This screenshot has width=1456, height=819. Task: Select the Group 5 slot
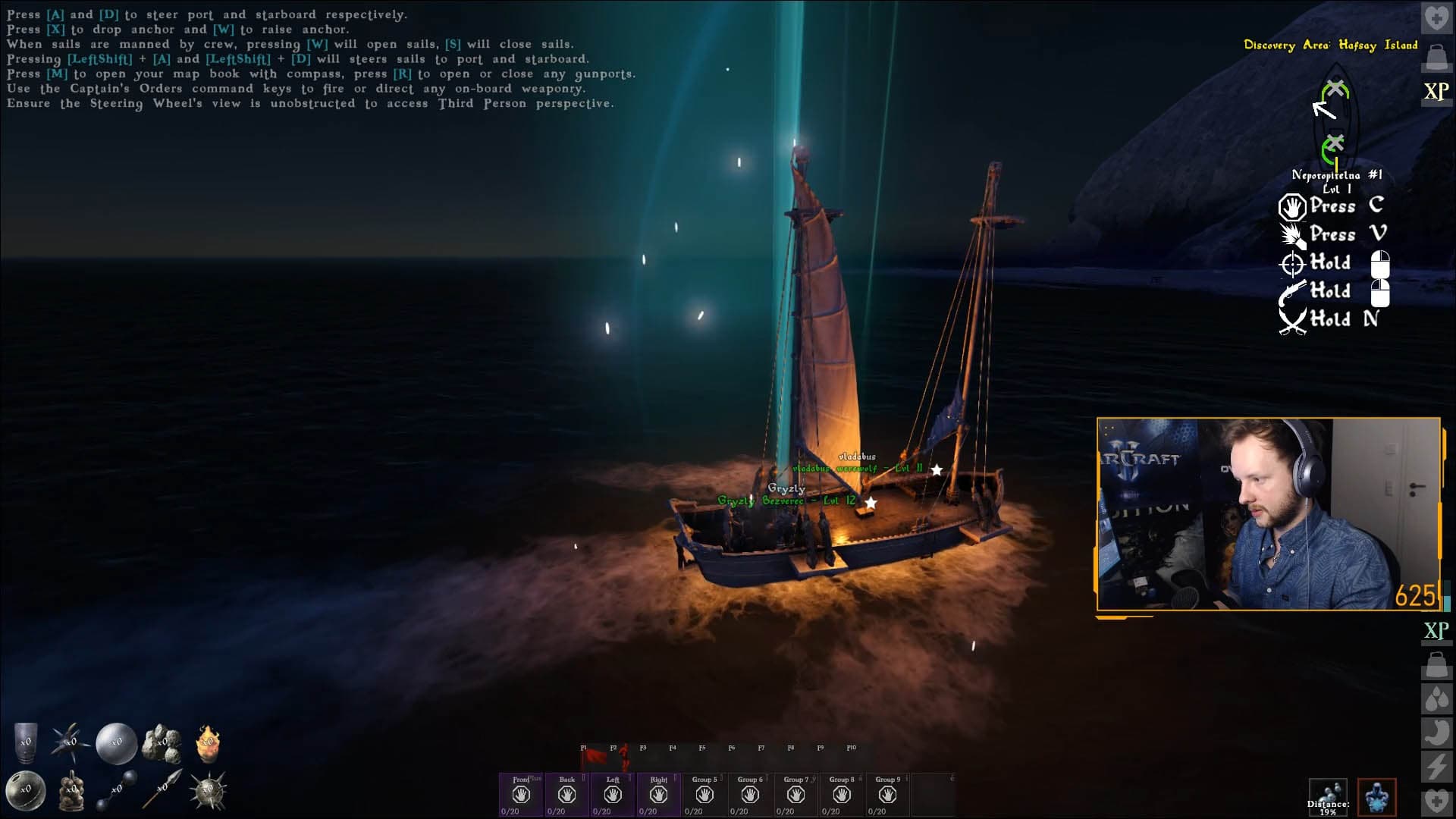click(704, 794)
